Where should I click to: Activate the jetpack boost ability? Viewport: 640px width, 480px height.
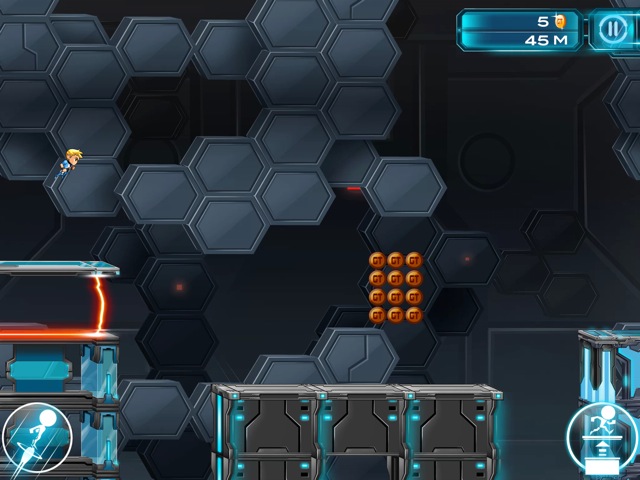point(36,438)
